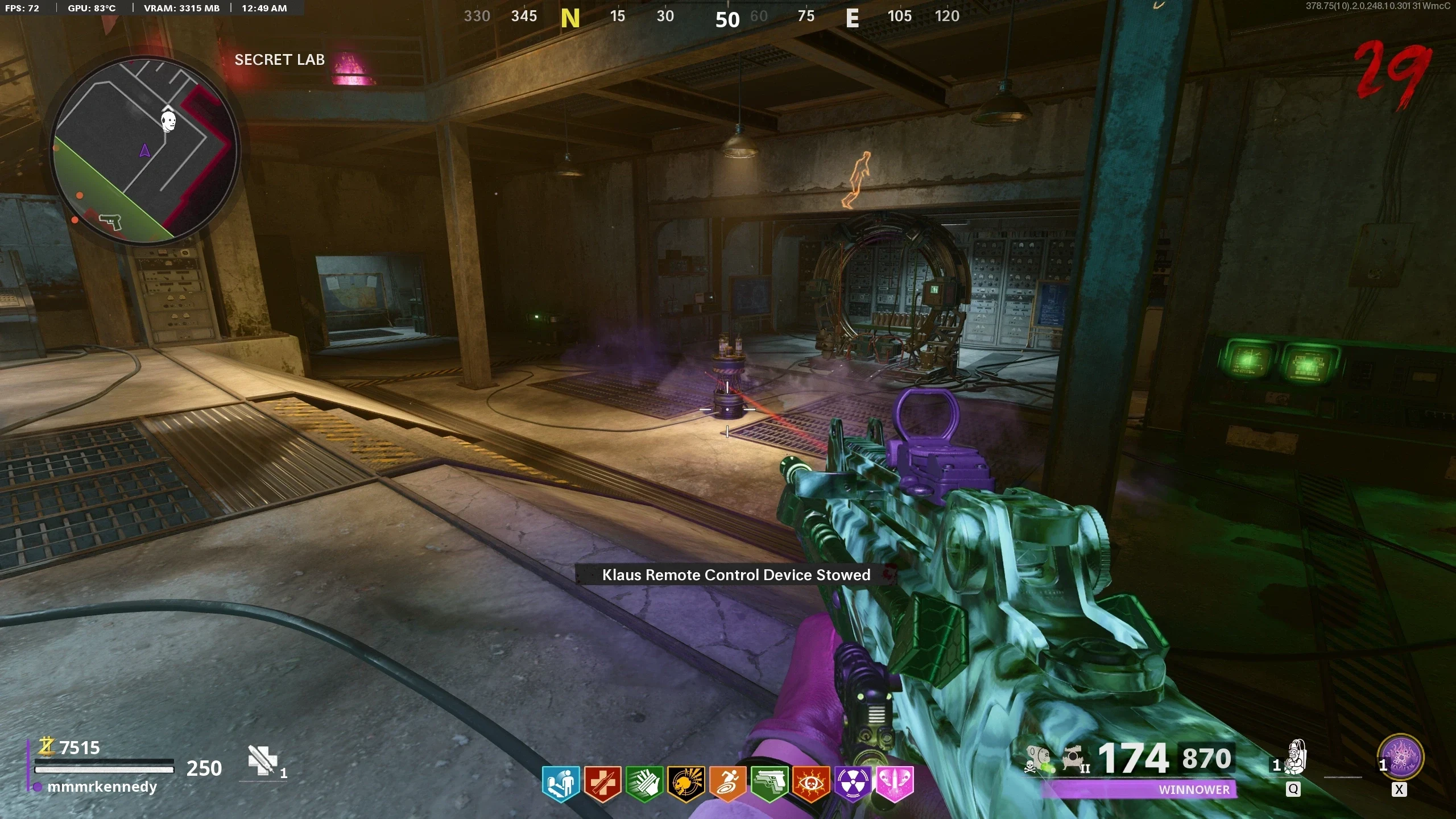Click the character head marker on minimap
The width and height of the screenshot is (1456, 819).
(168, 121)
